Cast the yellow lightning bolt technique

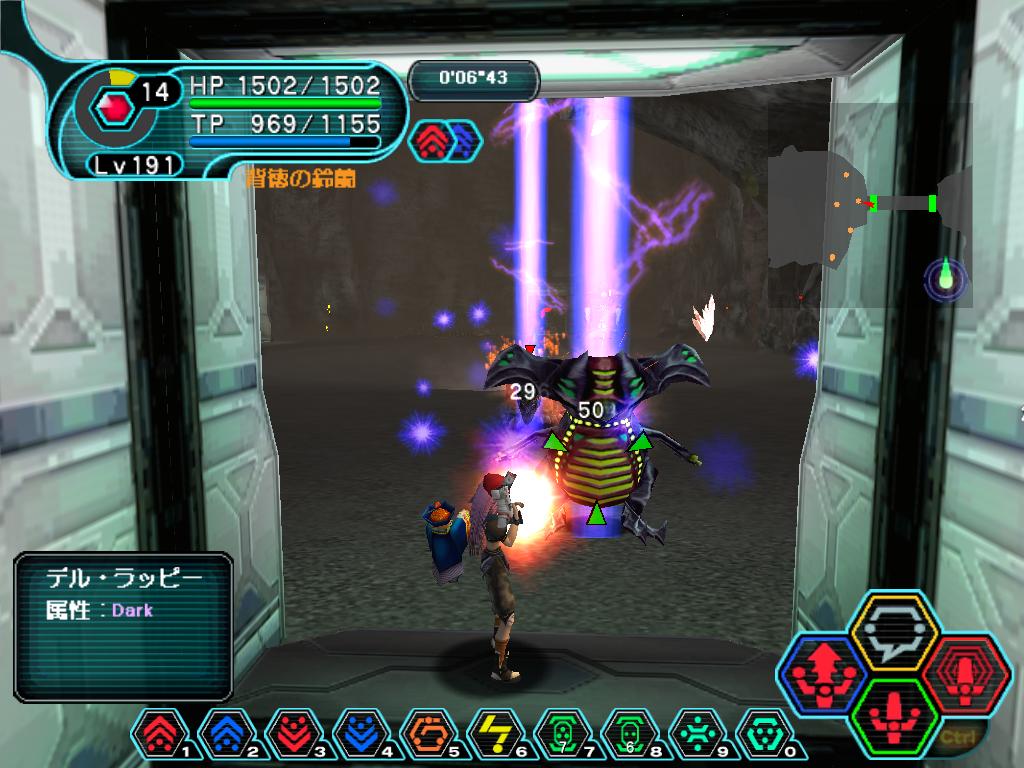[495, 735]
